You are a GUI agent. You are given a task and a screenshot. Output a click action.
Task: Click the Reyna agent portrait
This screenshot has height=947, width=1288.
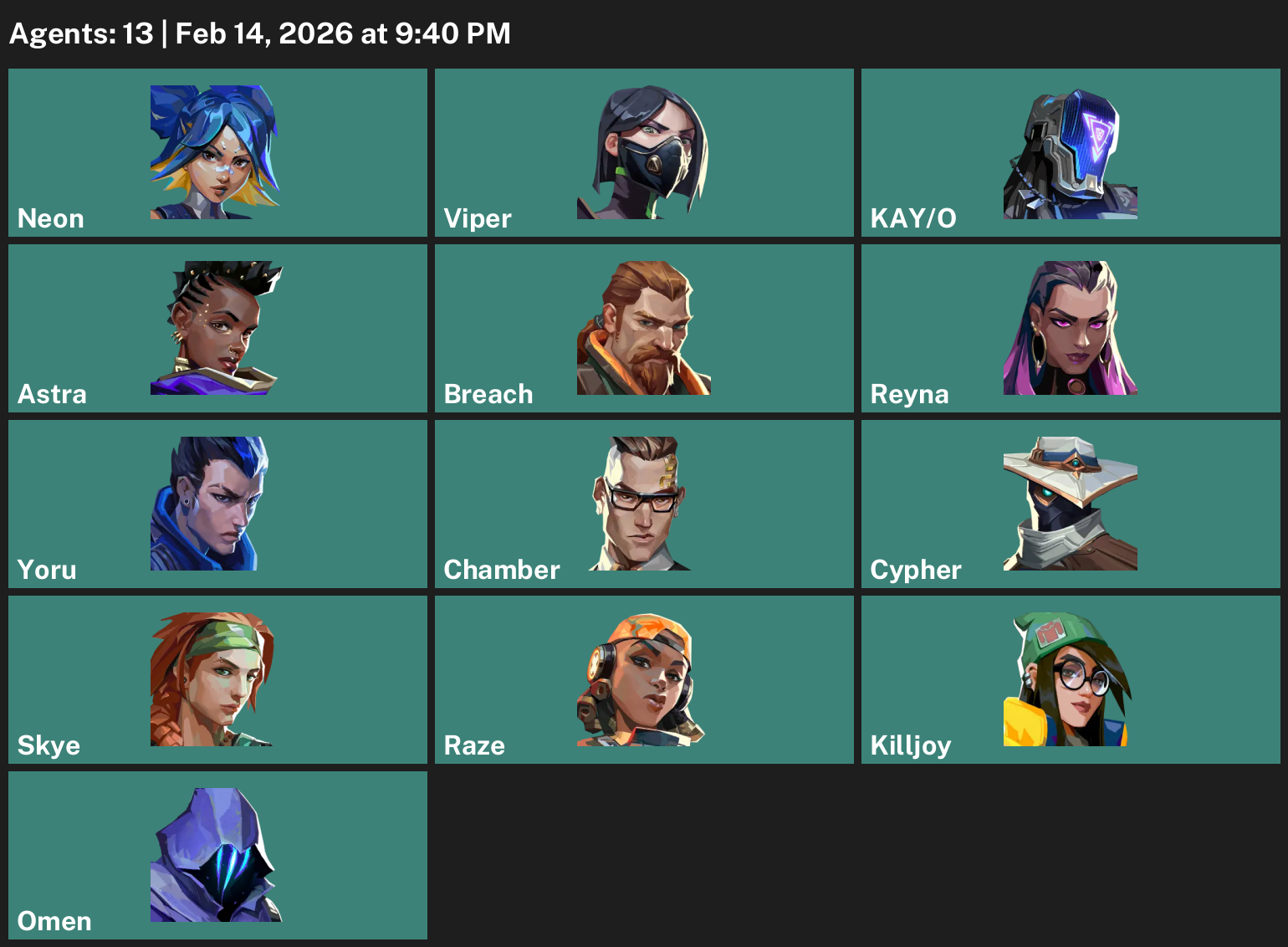(x=1070, y=327)
